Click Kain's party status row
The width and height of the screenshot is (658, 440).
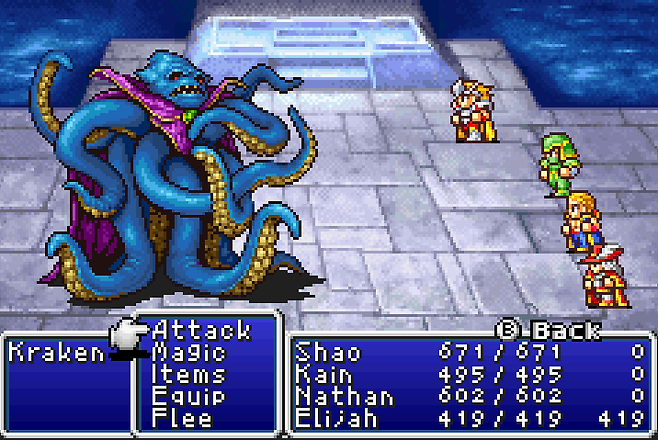[x=470, y=374]
